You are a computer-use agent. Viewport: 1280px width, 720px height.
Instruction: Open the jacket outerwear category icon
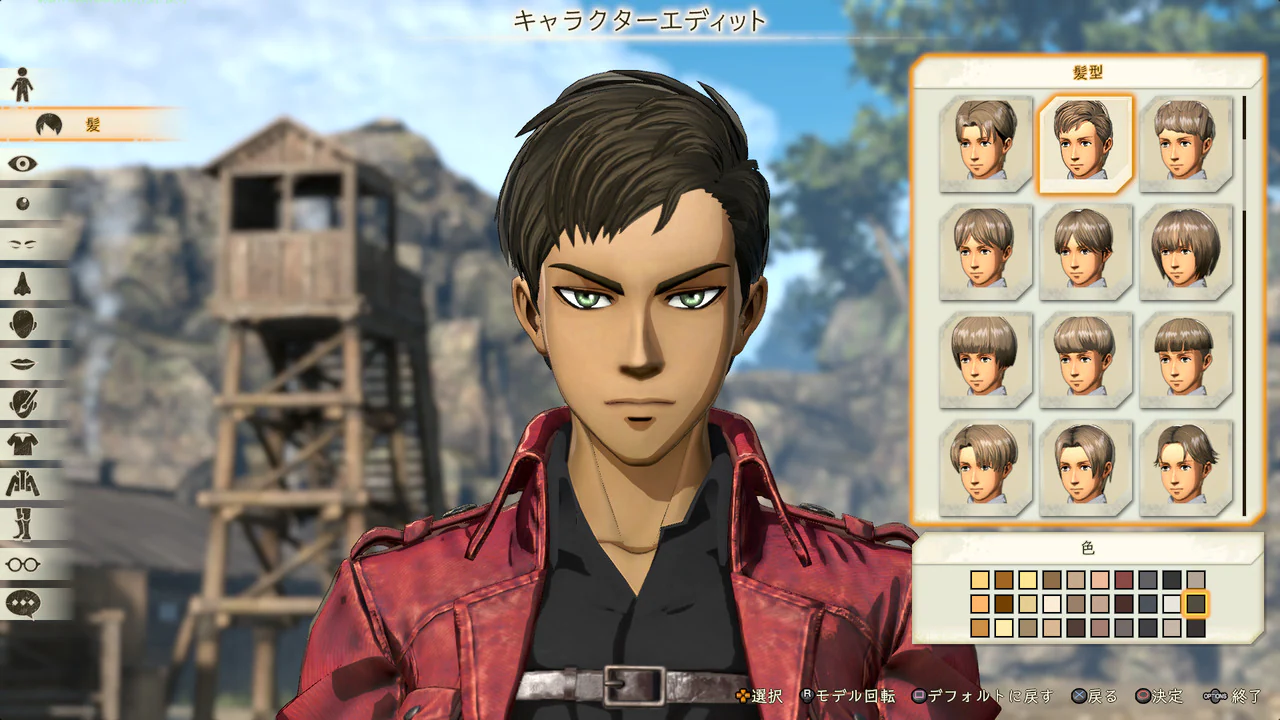tap(22, 481)
